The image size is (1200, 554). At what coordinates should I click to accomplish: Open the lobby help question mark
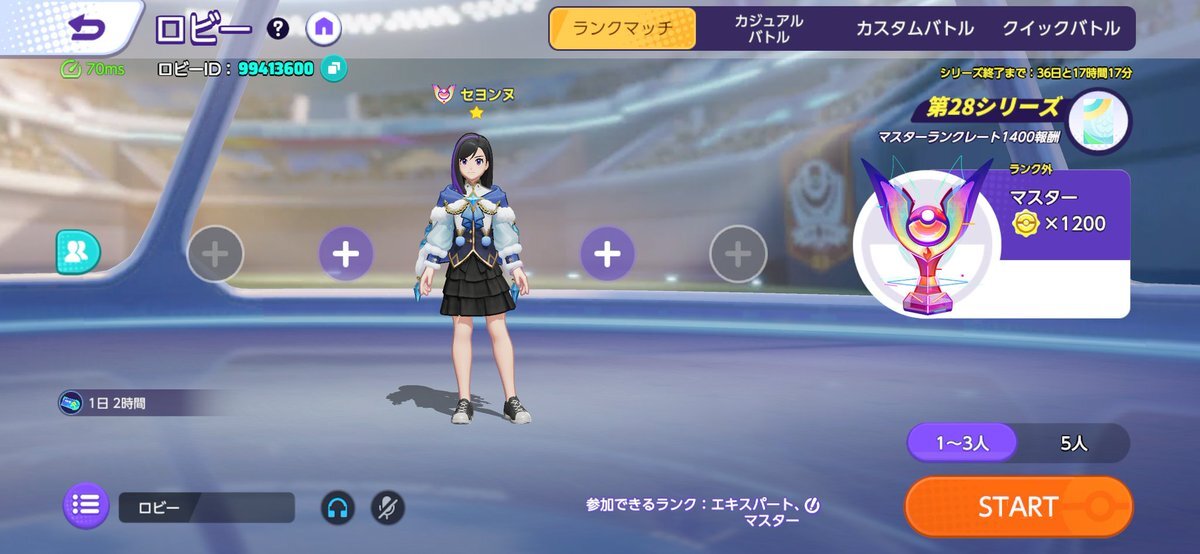coord(279,29)
